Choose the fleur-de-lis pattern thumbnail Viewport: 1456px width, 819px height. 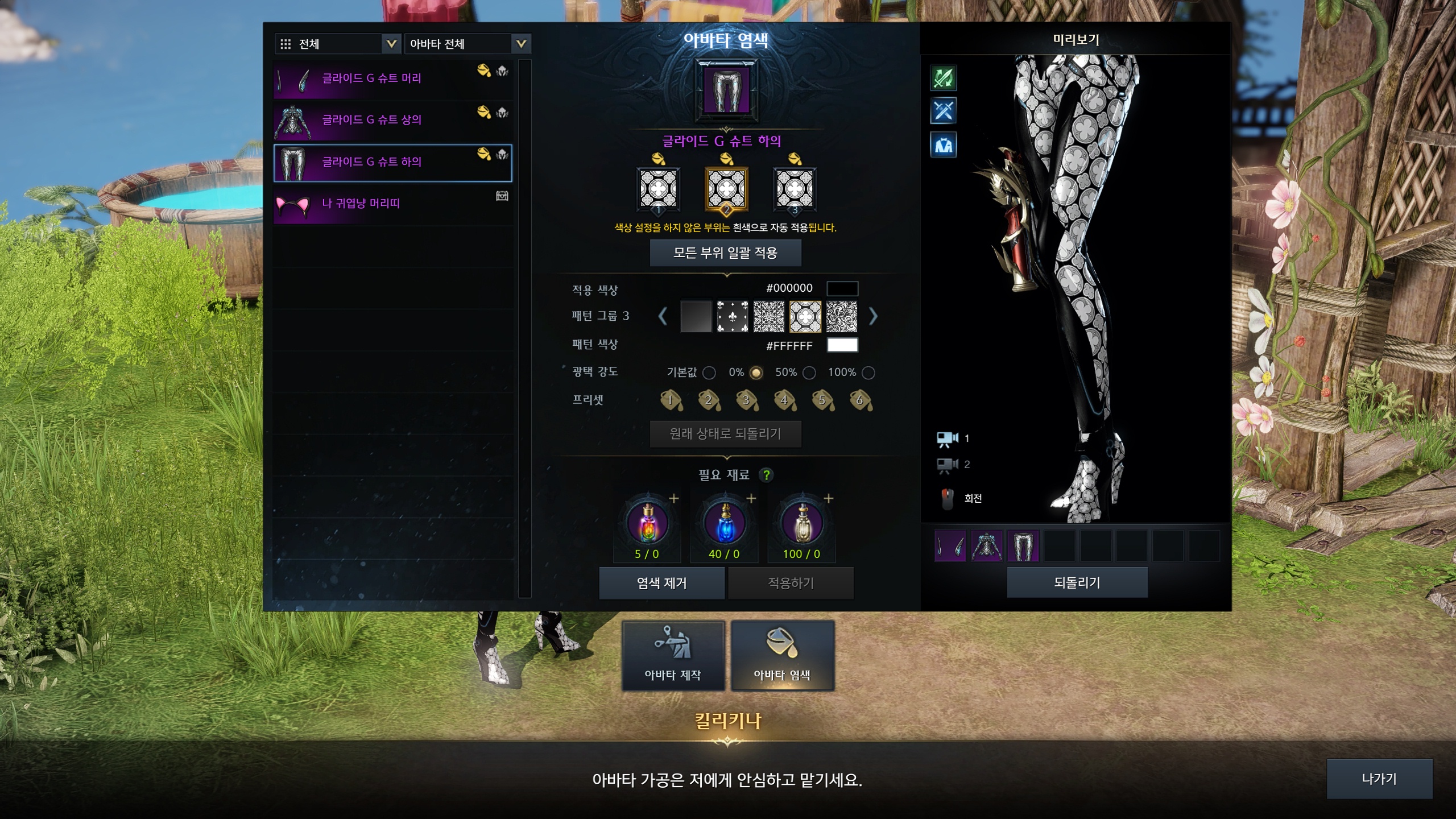(x=732, y=316)
